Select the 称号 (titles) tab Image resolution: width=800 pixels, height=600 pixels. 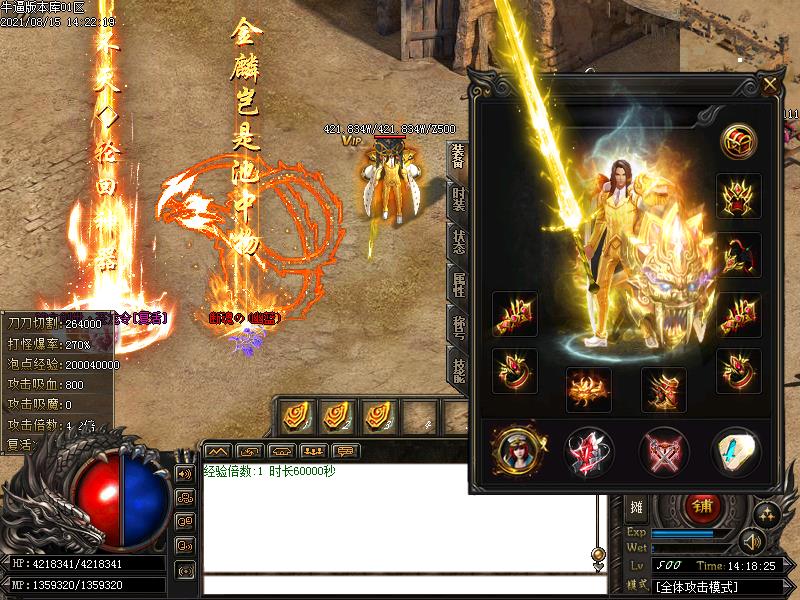(x=458, y=327)
